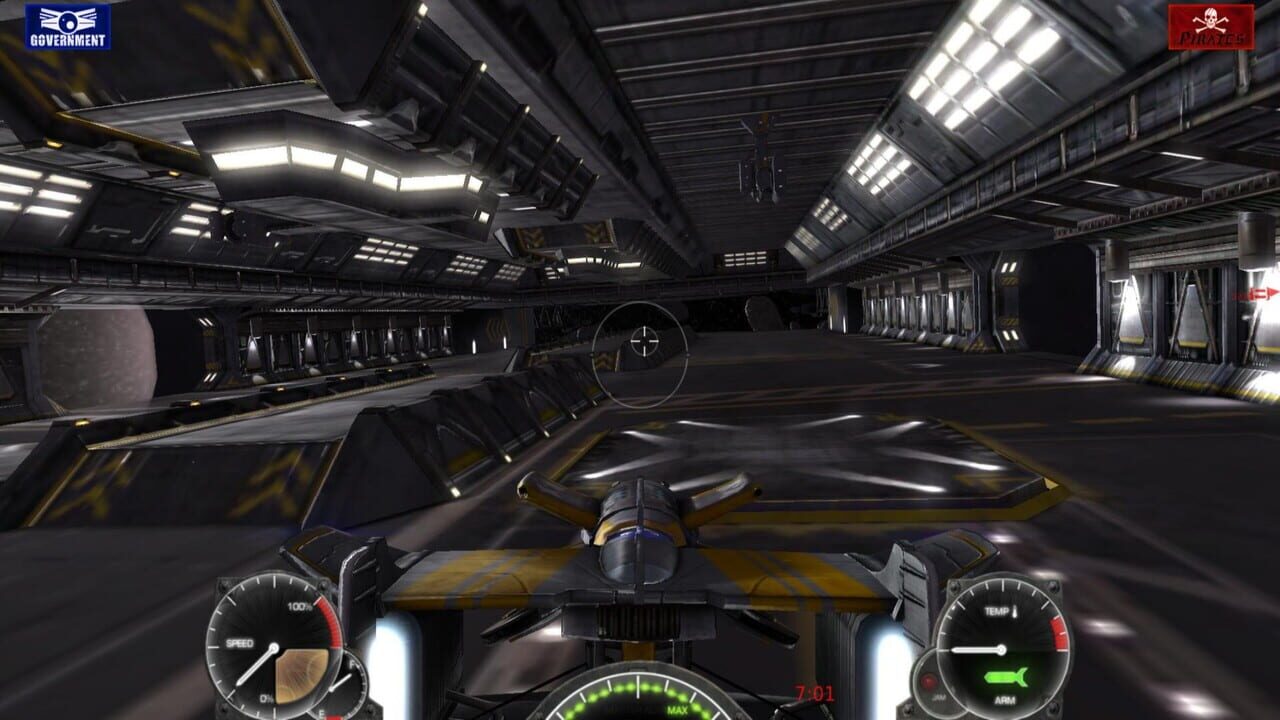Click the green missile ARM icon

tap(1007, 676)
